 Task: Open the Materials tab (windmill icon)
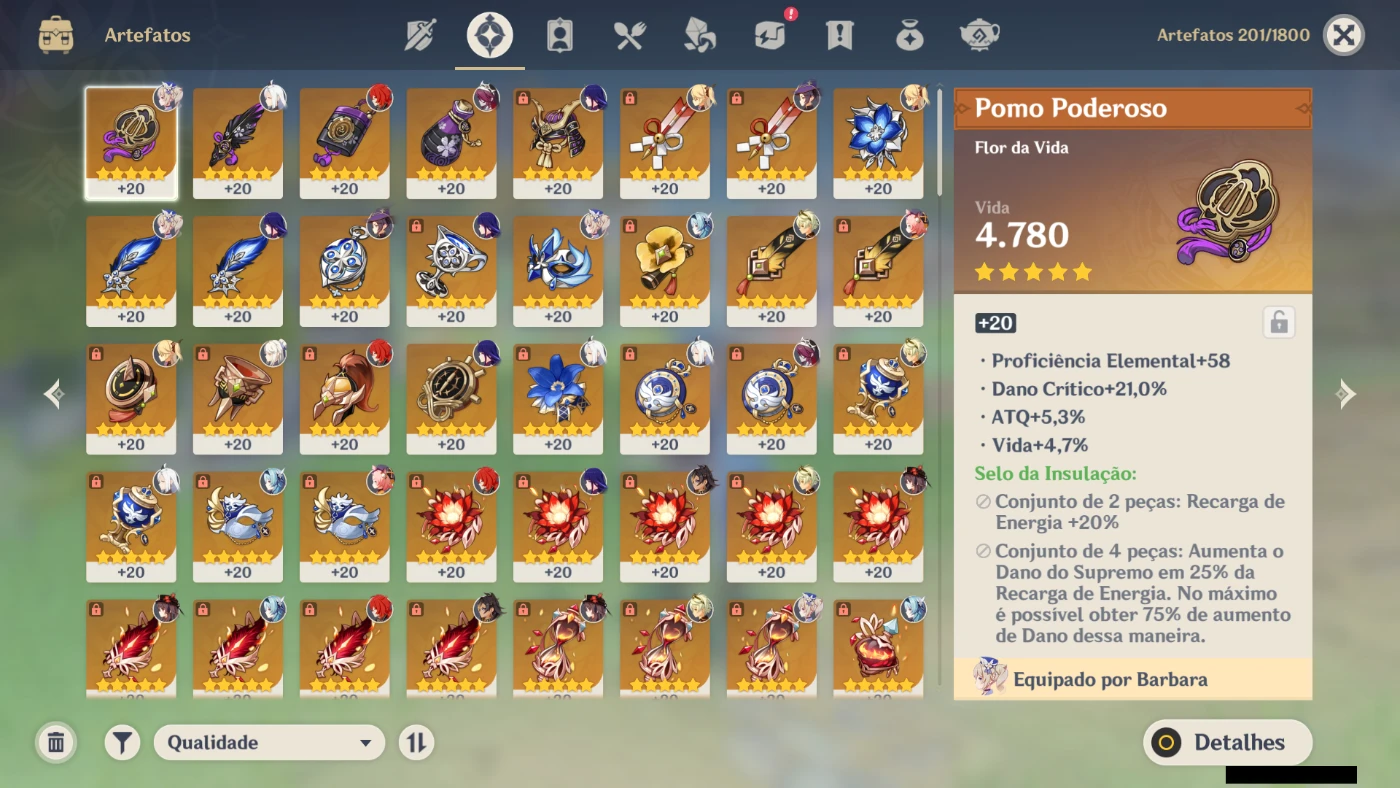coord(698,33)
